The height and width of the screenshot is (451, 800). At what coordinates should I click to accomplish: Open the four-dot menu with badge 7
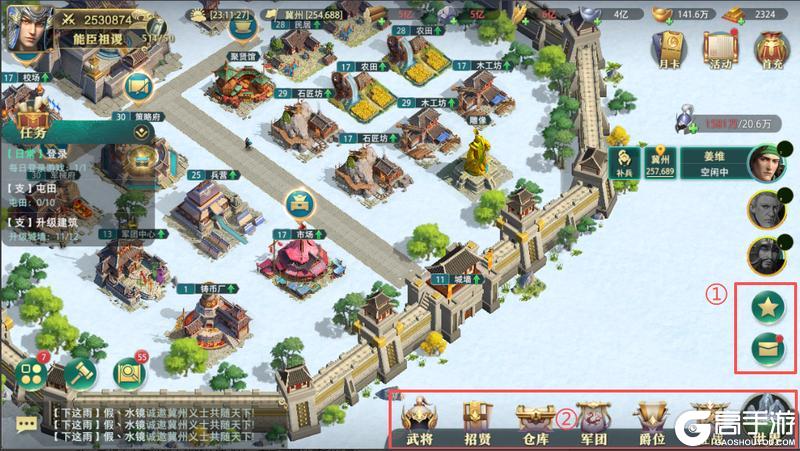pos(31,373)
